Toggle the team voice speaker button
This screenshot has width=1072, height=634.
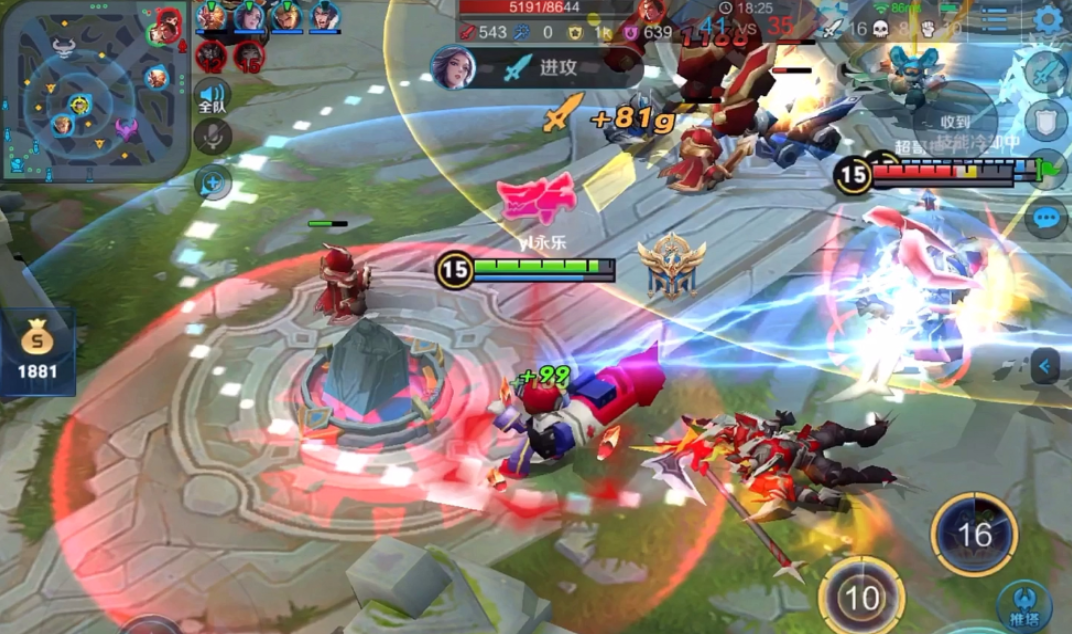(212, 96)
